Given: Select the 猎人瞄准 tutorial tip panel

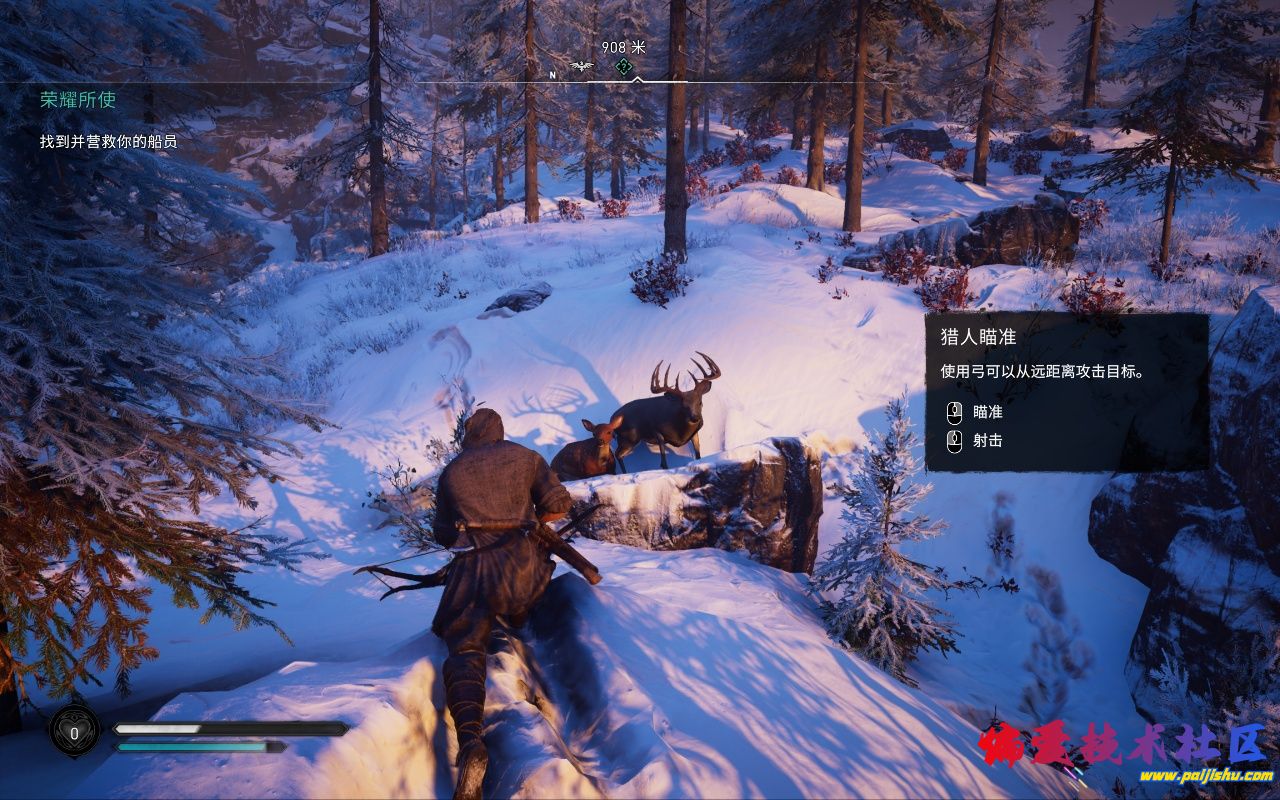Looking at the screenshot, I should click(1066, 391).
